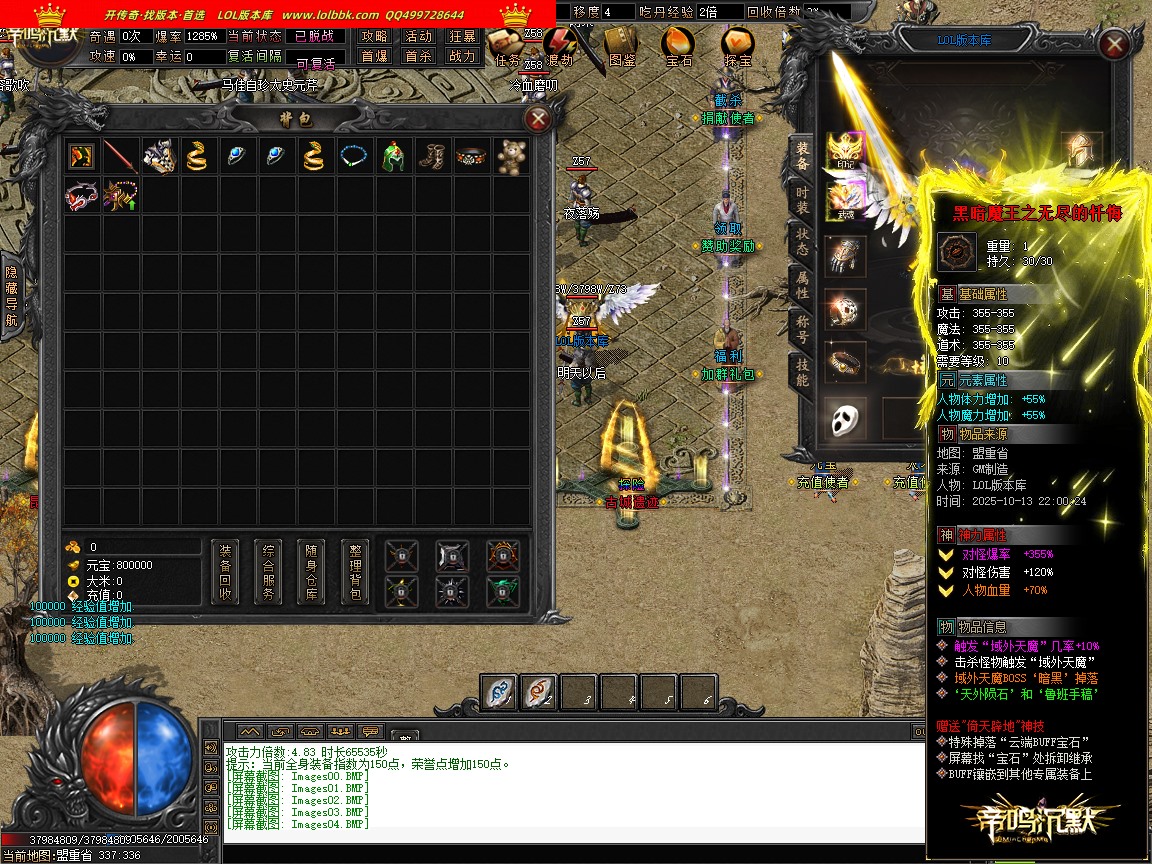Close the character equipment panel
This screenshot has width=1152, height=864.
click(x=1113, y=45)
